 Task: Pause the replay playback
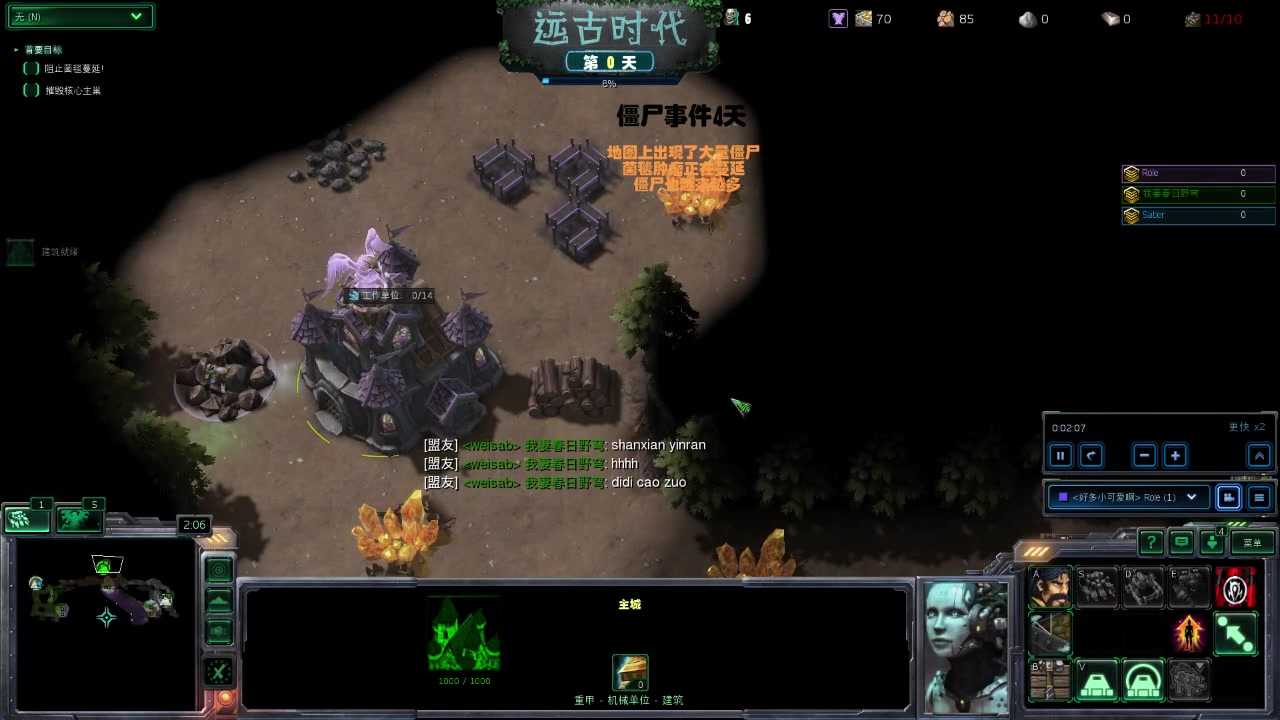(1060, 456)
